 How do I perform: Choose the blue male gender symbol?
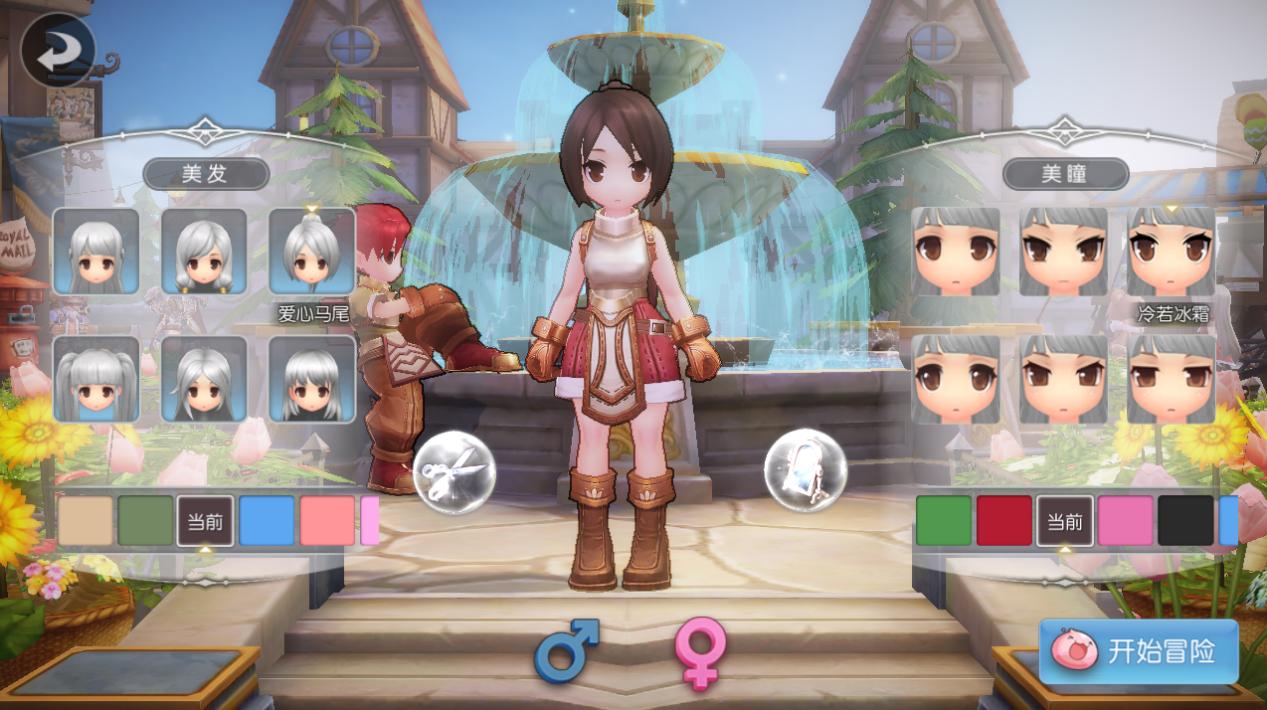pyautogui.click(x=566, y=650)
